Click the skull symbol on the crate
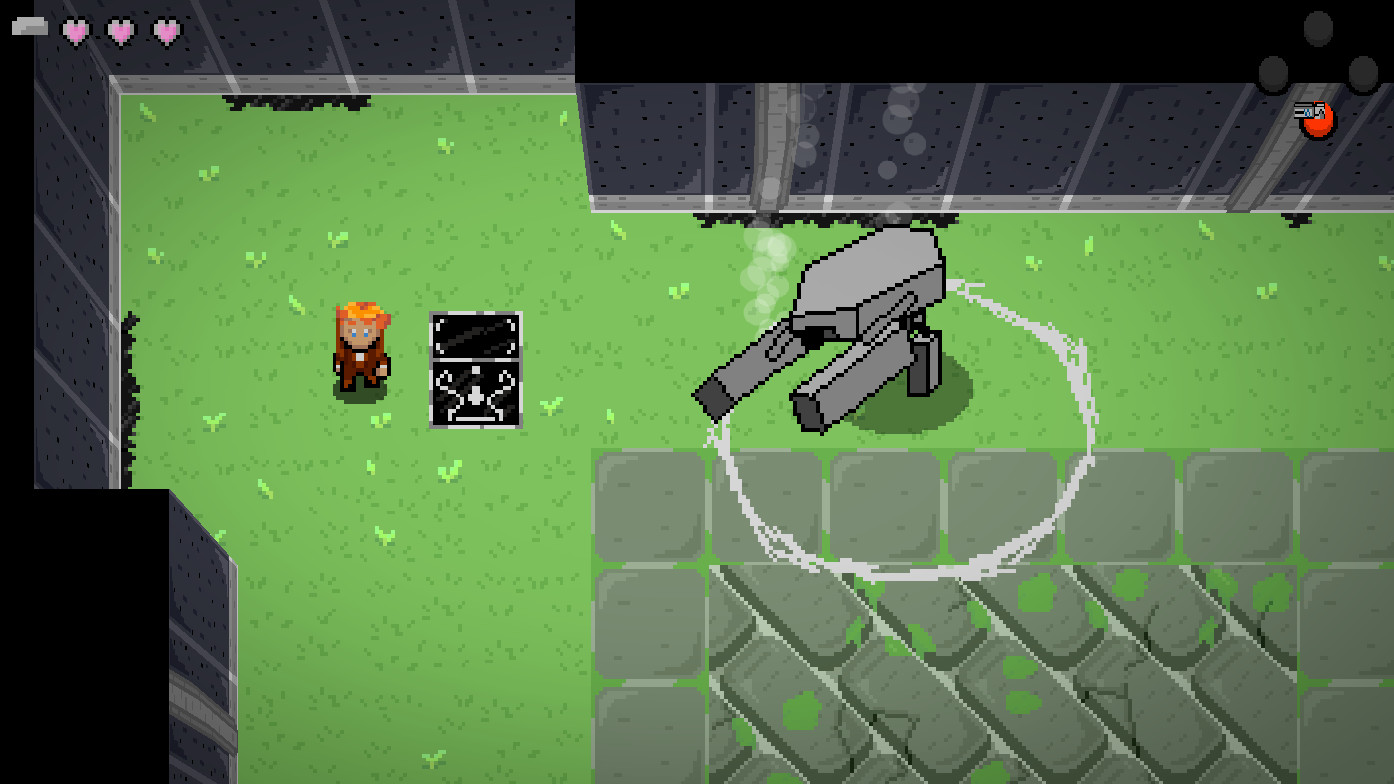 tap(474, 397)
